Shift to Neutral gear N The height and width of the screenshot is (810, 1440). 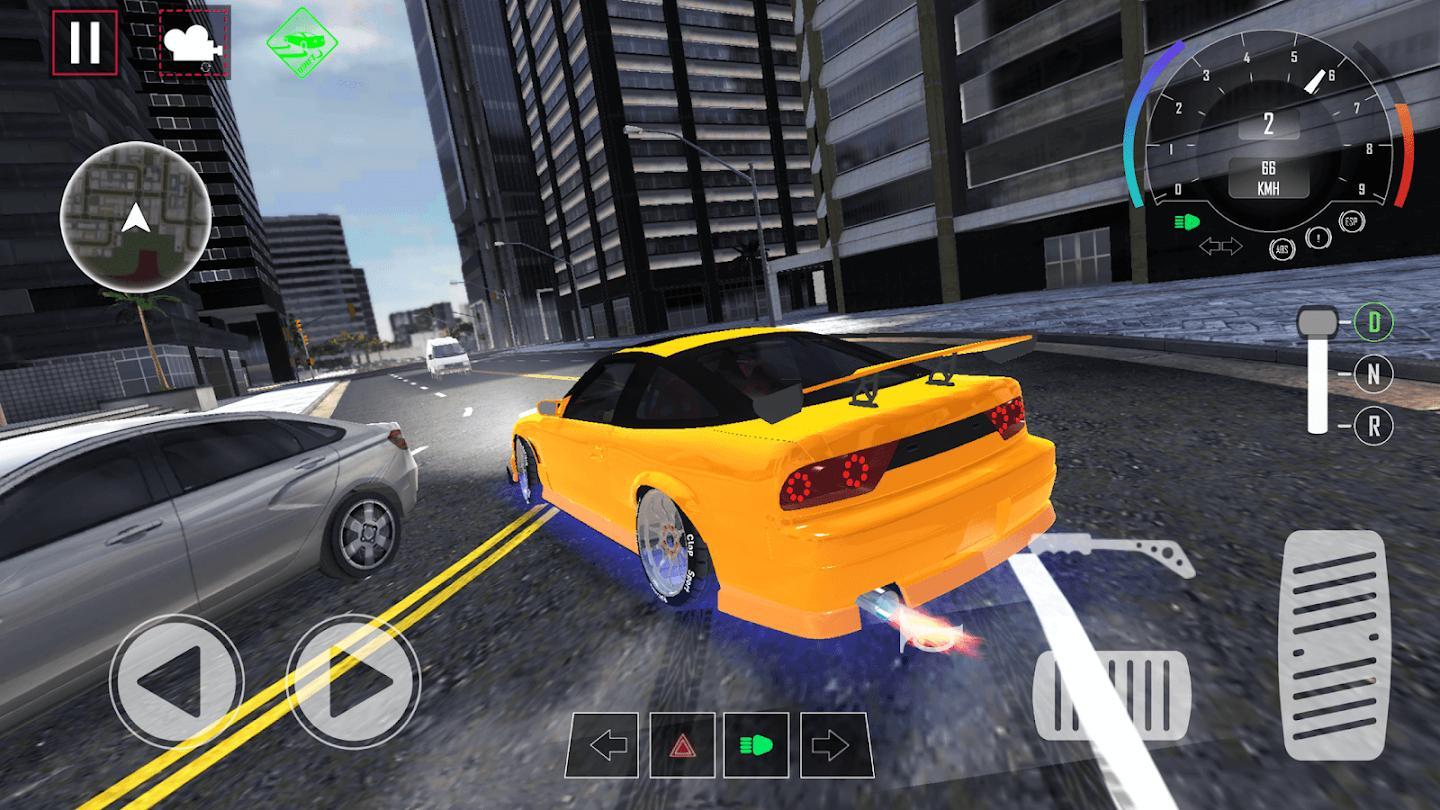tap(1374, 375)
